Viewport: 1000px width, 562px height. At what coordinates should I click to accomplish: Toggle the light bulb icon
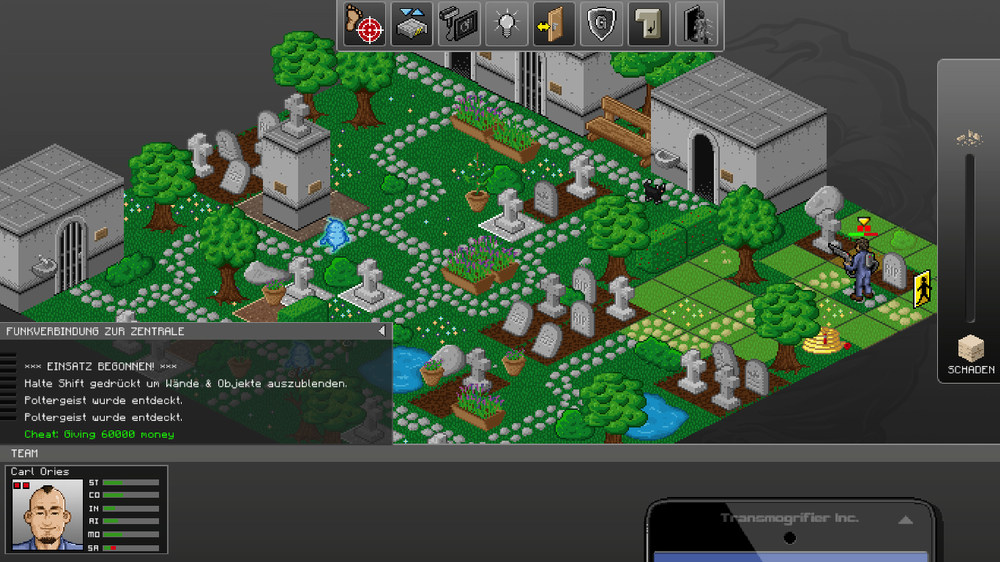pyautogui.click(x=507, y=24)
